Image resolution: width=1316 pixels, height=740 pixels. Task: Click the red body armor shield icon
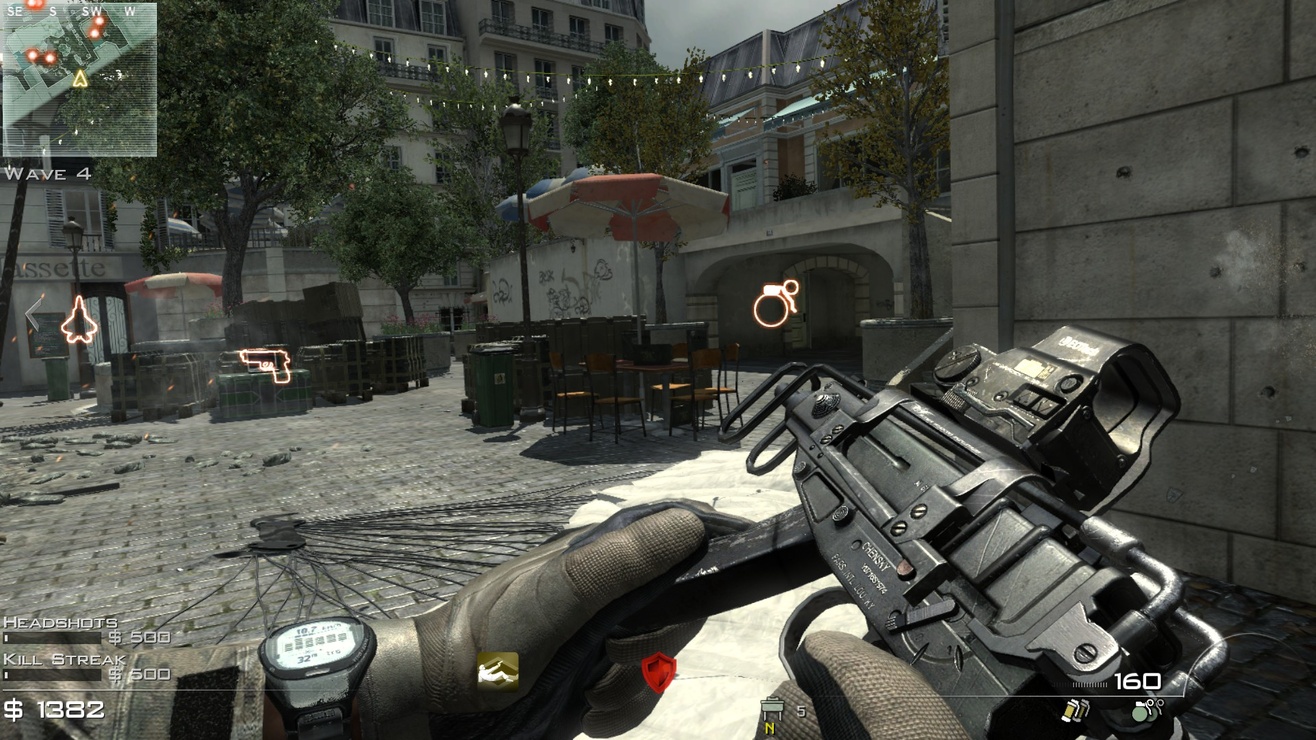658,673
